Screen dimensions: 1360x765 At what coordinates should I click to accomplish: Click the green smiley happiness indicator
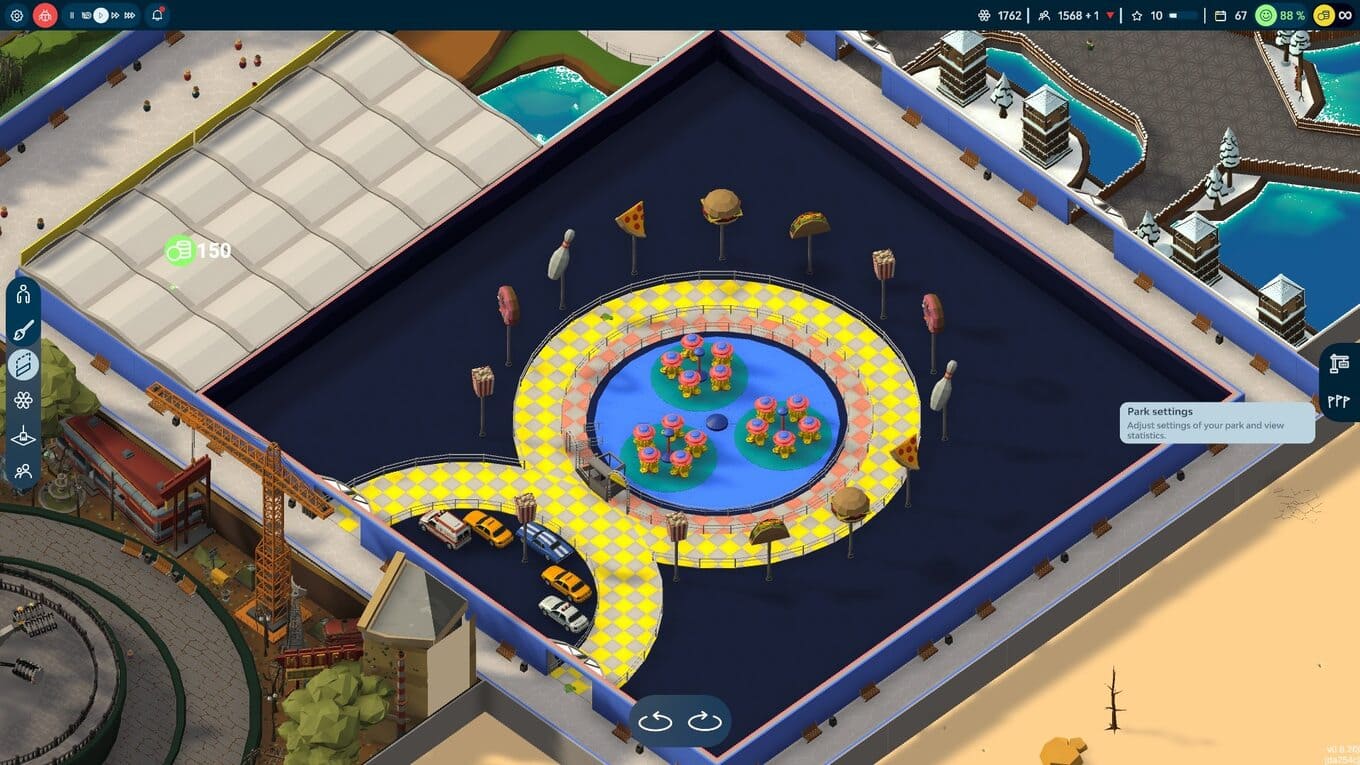click(x=1266, y=15)
